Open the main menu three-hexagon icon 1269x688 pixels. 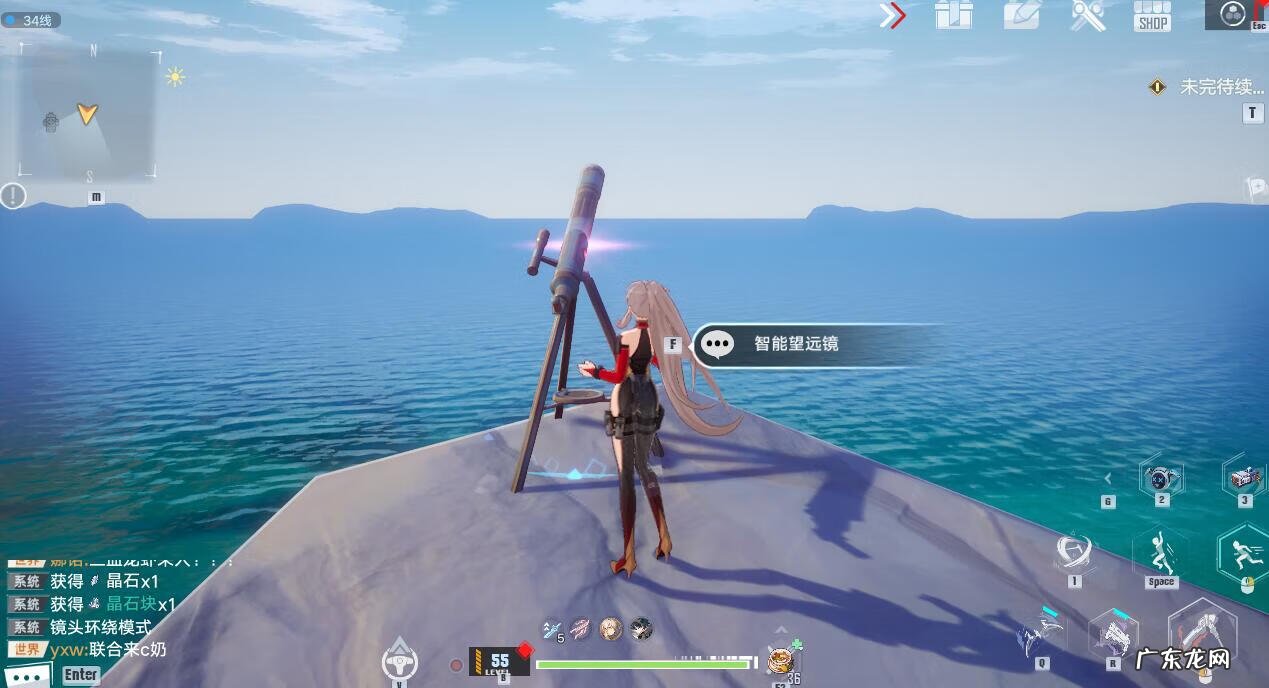[1232, 14]
